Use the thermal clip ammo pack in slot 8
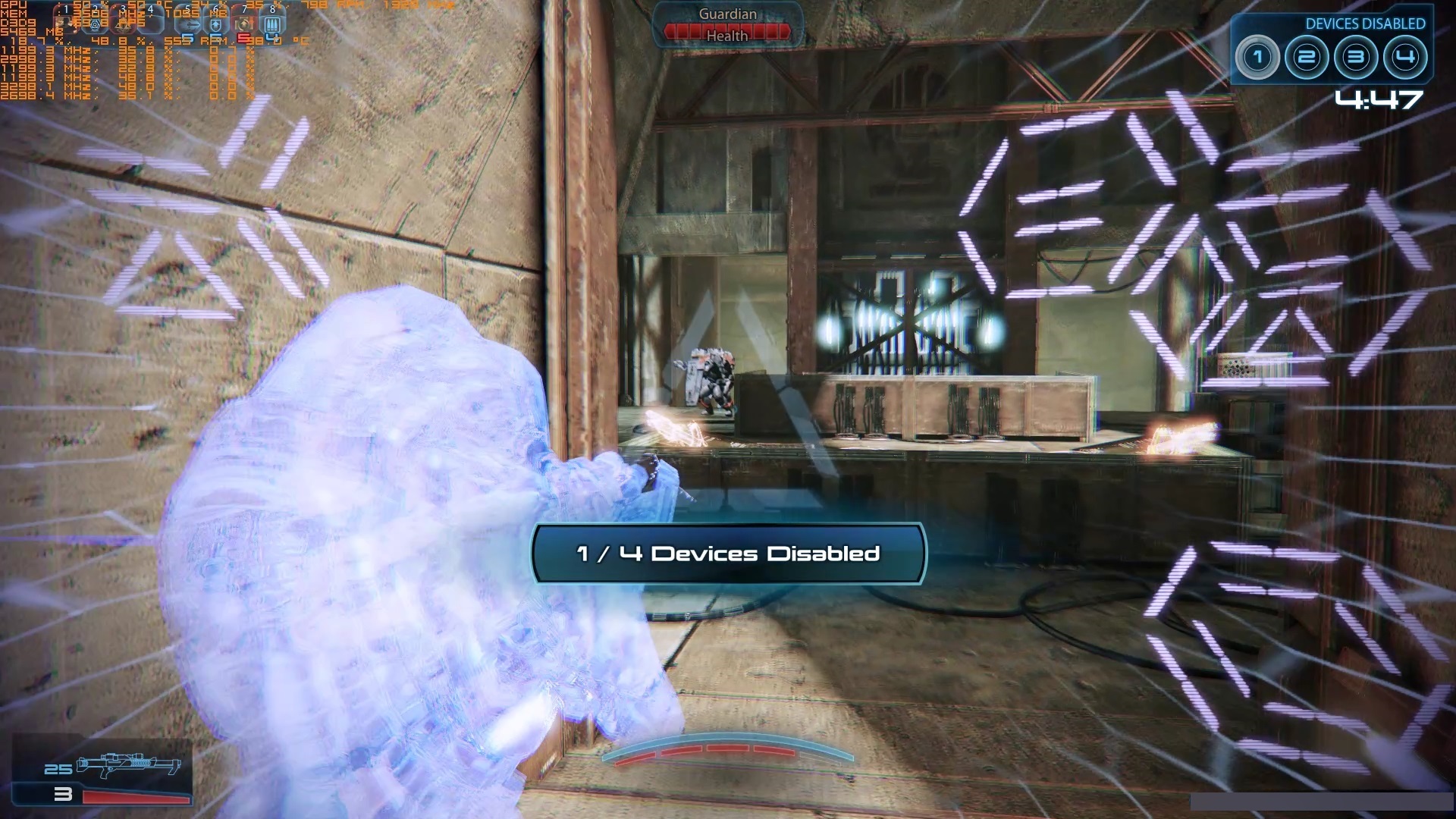The height and width of the screenshot is (819, 1456). coord(273,24)
